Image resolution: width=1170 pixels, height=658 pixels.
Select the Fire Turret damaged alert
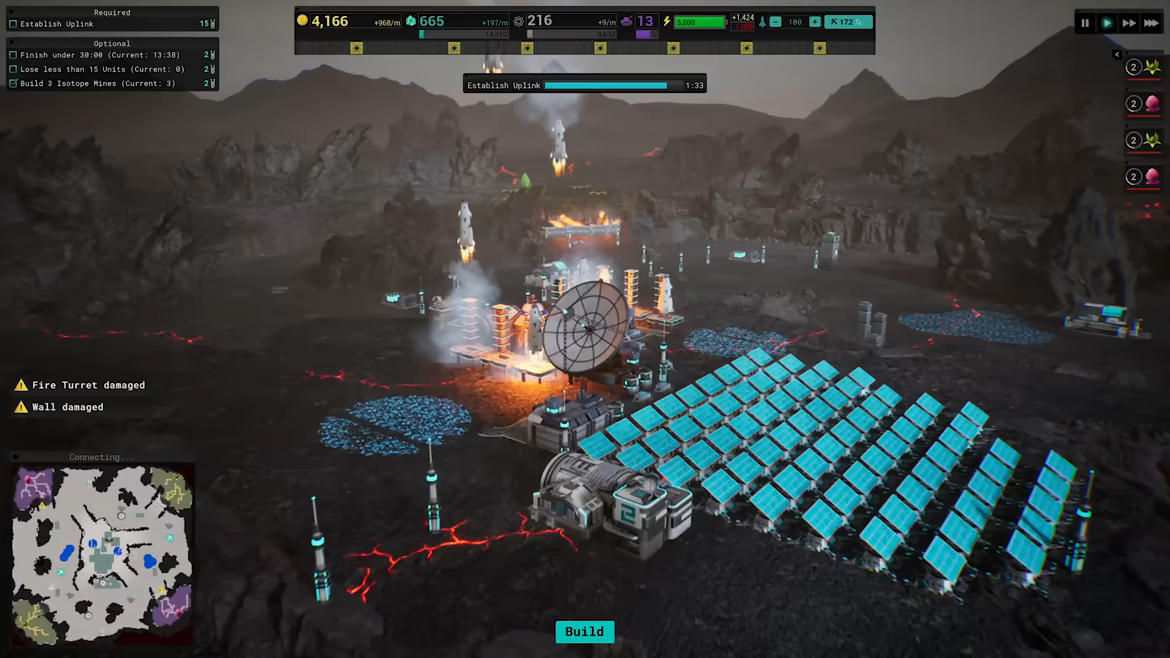pyautogui.click(x=88, y=385)
